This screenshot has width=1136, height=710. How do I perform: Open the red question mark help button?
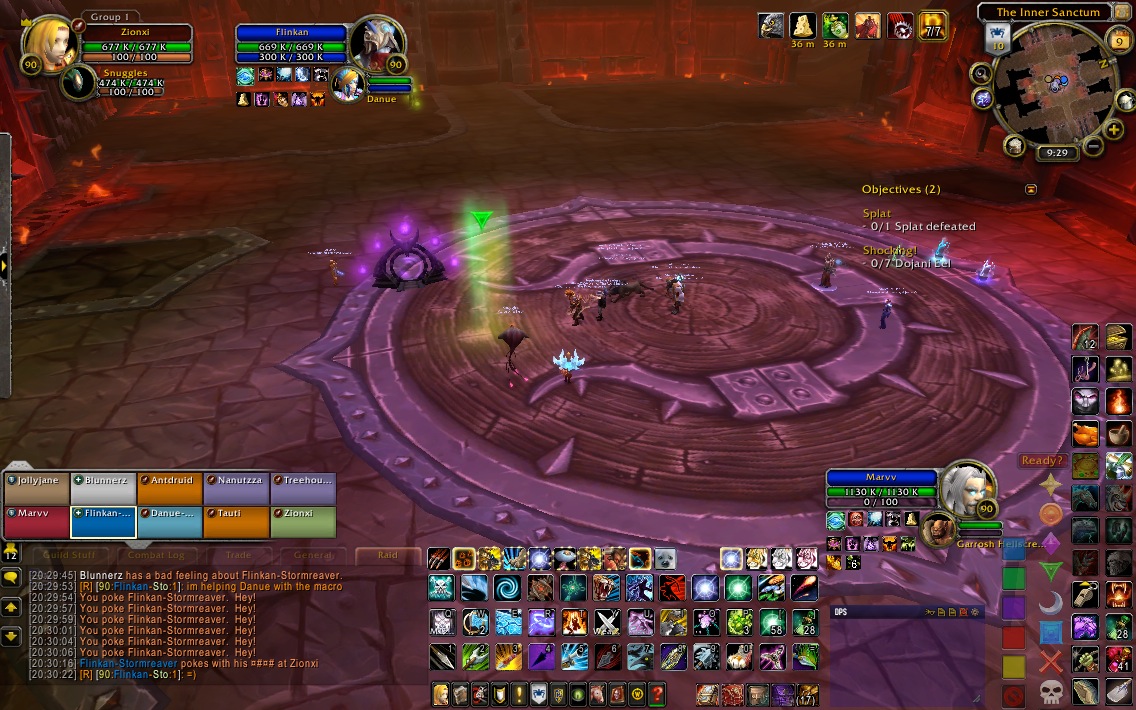657,693
